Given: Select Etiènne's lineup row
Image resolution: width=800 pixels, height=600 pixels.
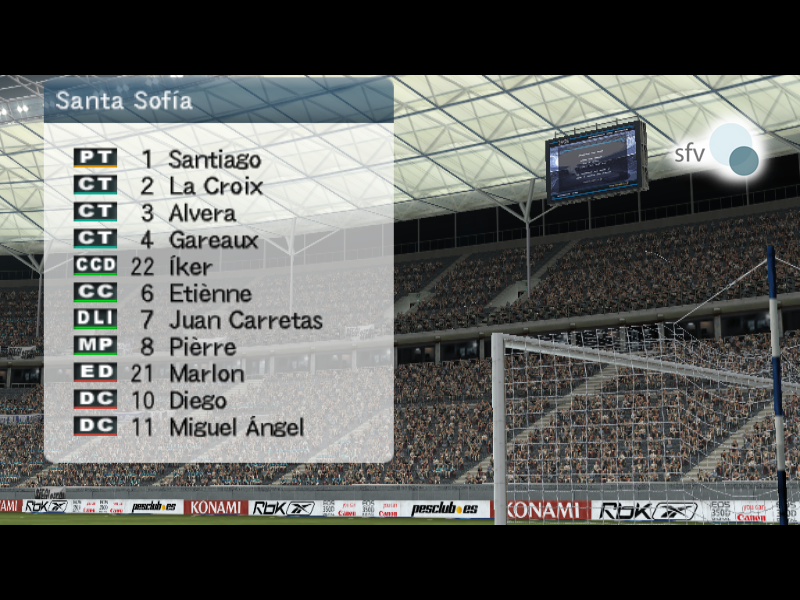Looking at the screenshot, I should (x=210, y=294).
